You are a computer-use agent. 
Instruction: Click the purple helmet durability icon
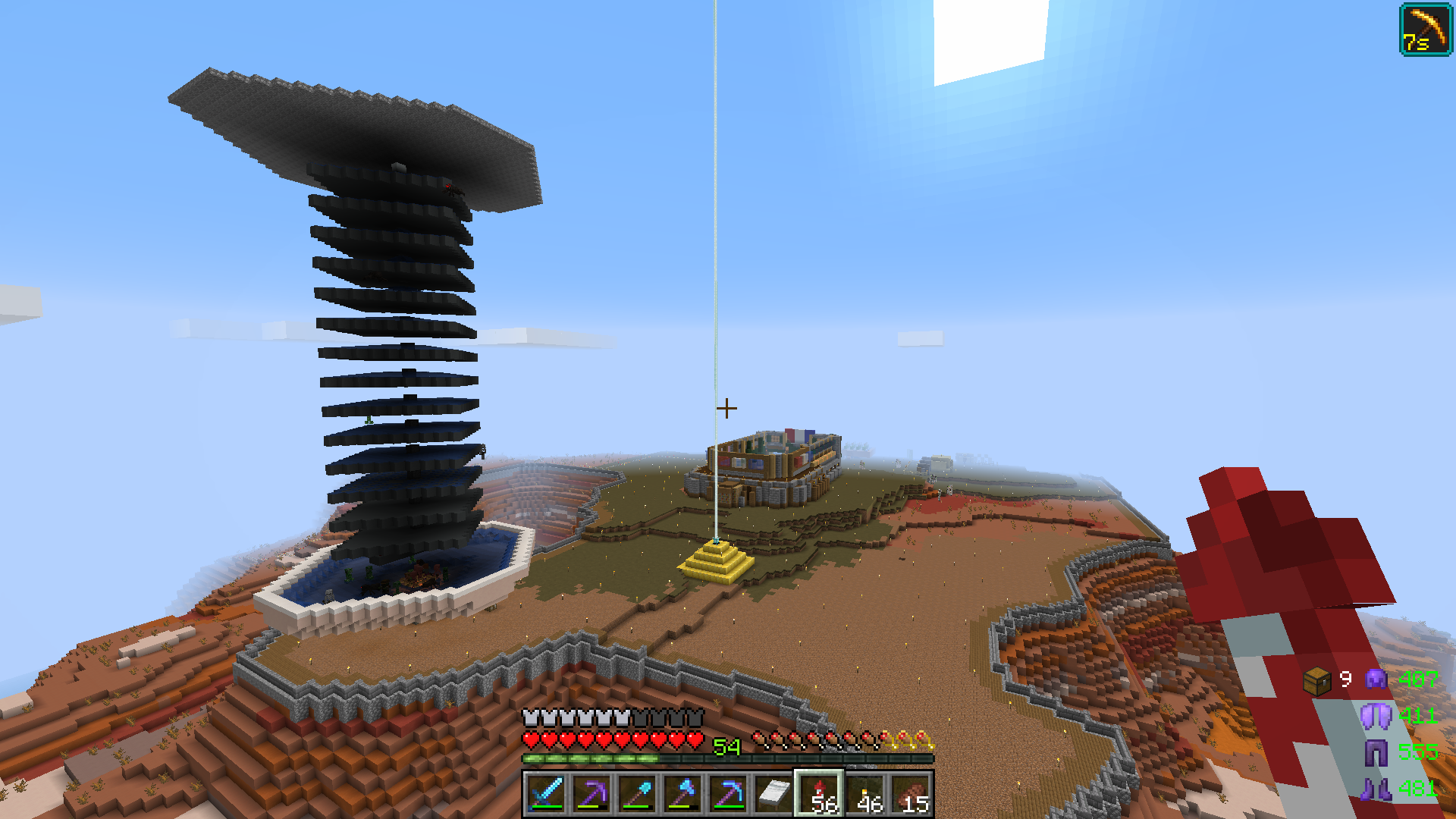pos(1376,679)
